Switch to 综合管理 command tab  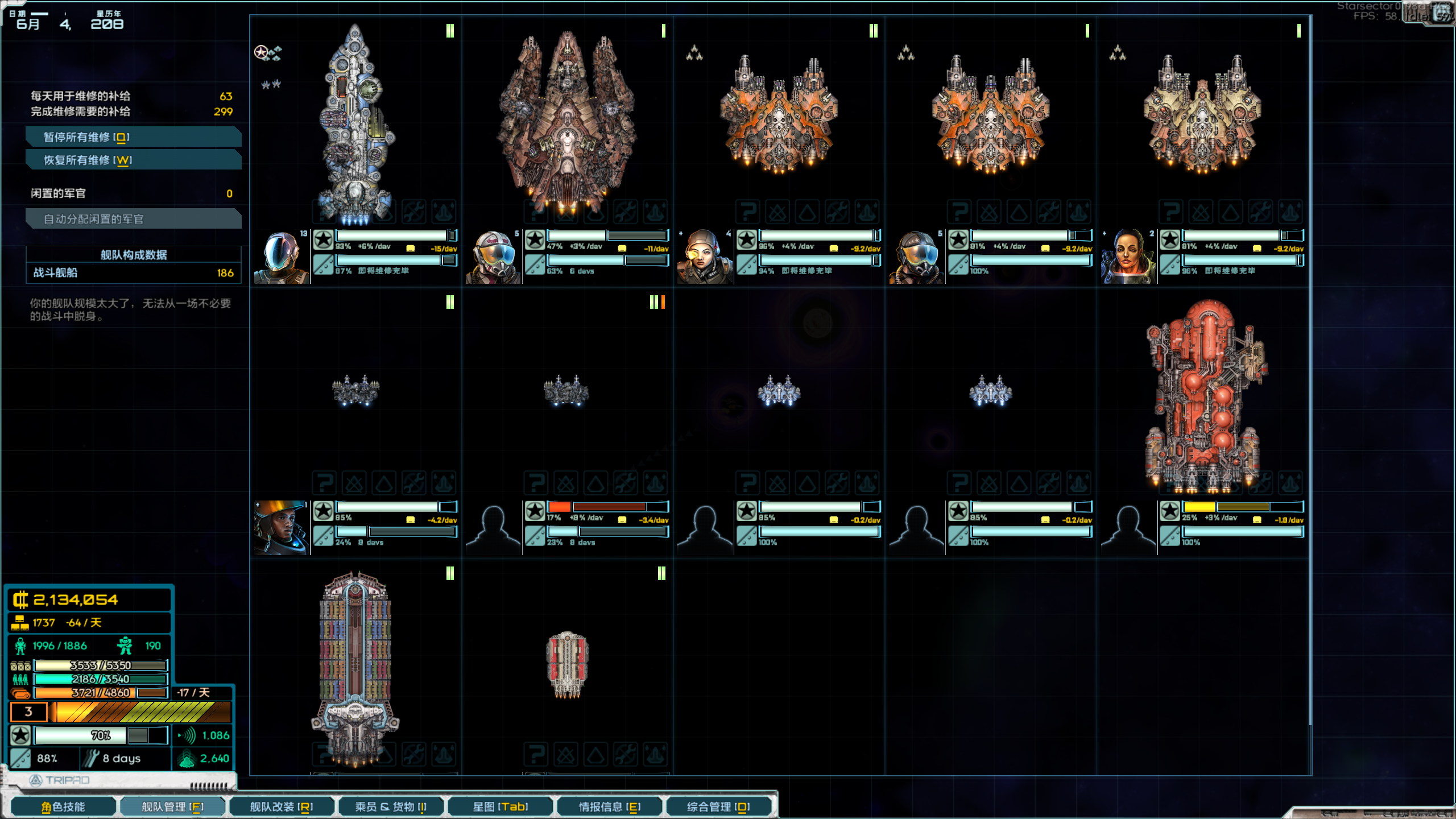coord(718,806)
